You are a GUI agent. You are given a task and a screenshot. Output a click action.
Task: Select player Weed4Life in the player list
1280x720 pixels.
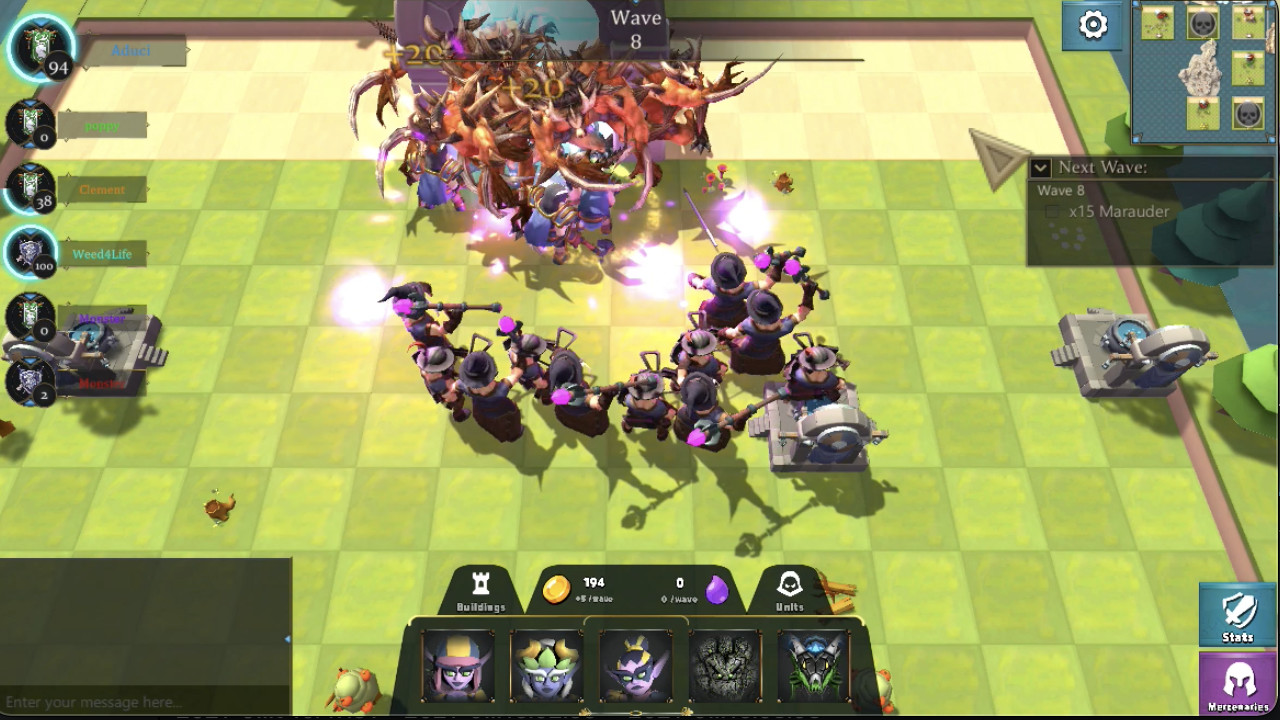click(x=102, y=254)
